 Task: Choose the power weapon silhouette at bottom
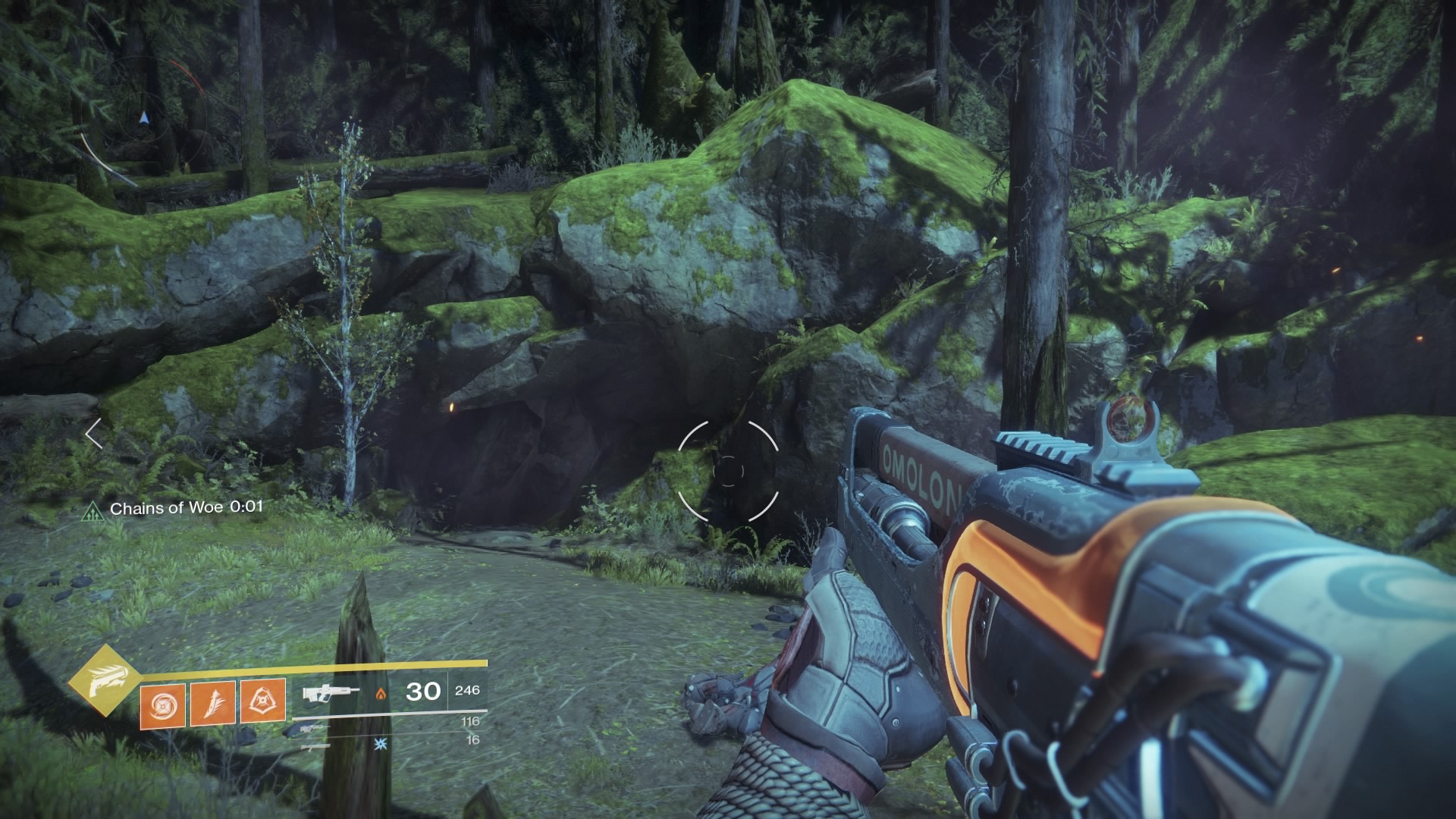tap(314, 747)
